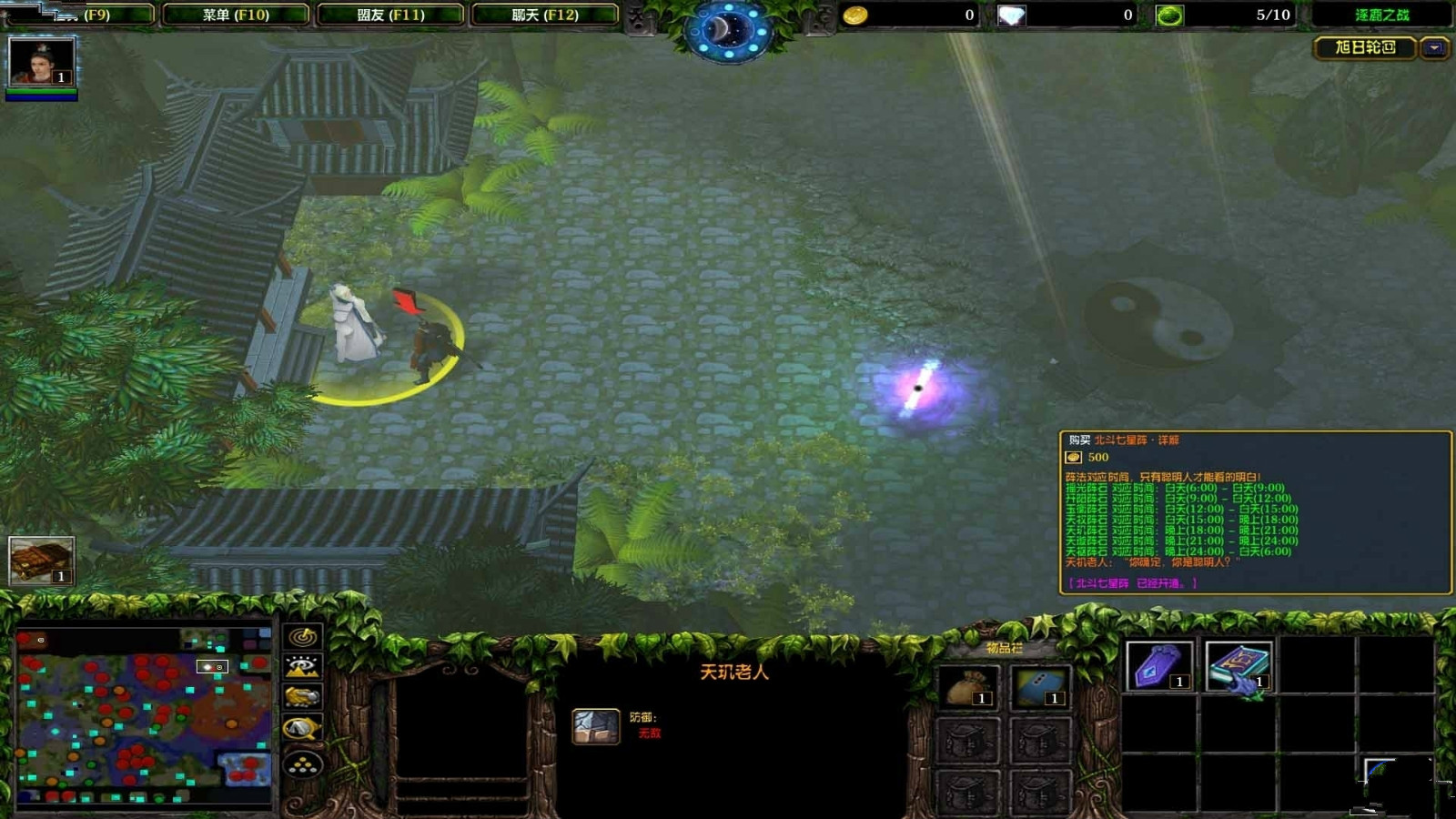The height and width of the screenshot is (819, 1456).
Task: Select the blue scroll in second inventory slot
Action: (1042, 687)
